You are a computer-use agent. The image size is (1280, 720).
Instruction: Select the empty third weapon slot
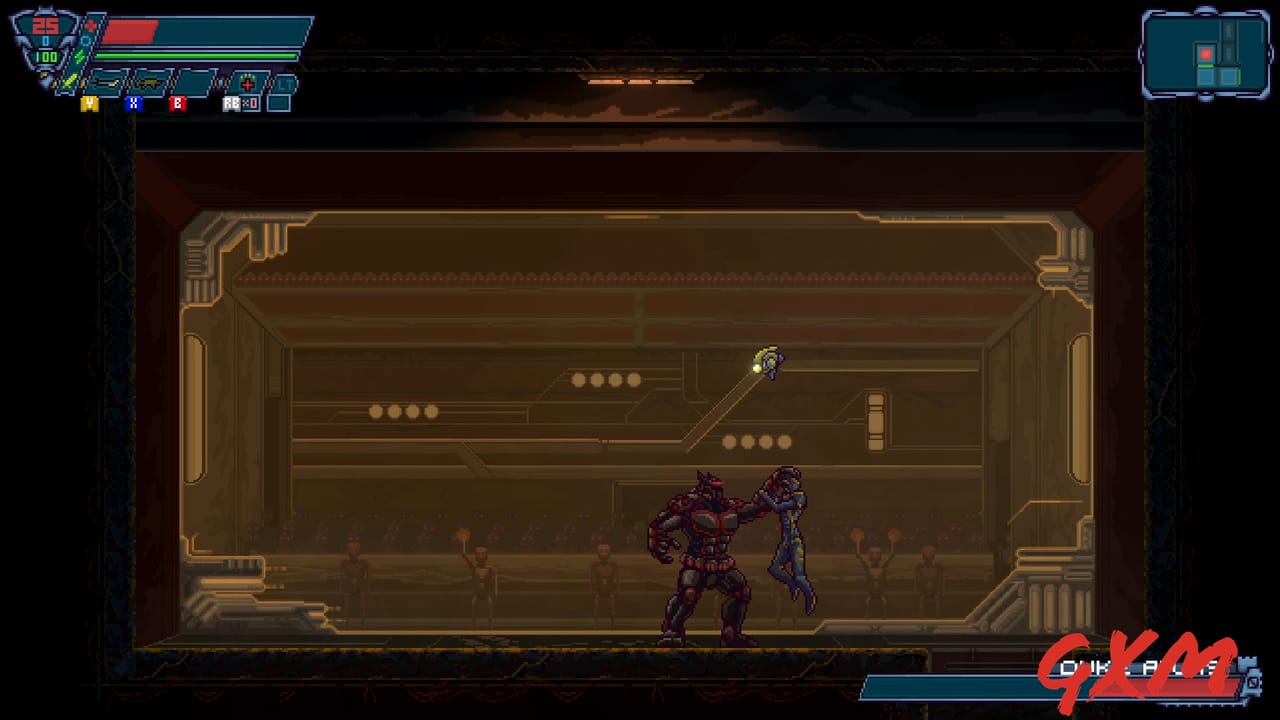point(194,80)
